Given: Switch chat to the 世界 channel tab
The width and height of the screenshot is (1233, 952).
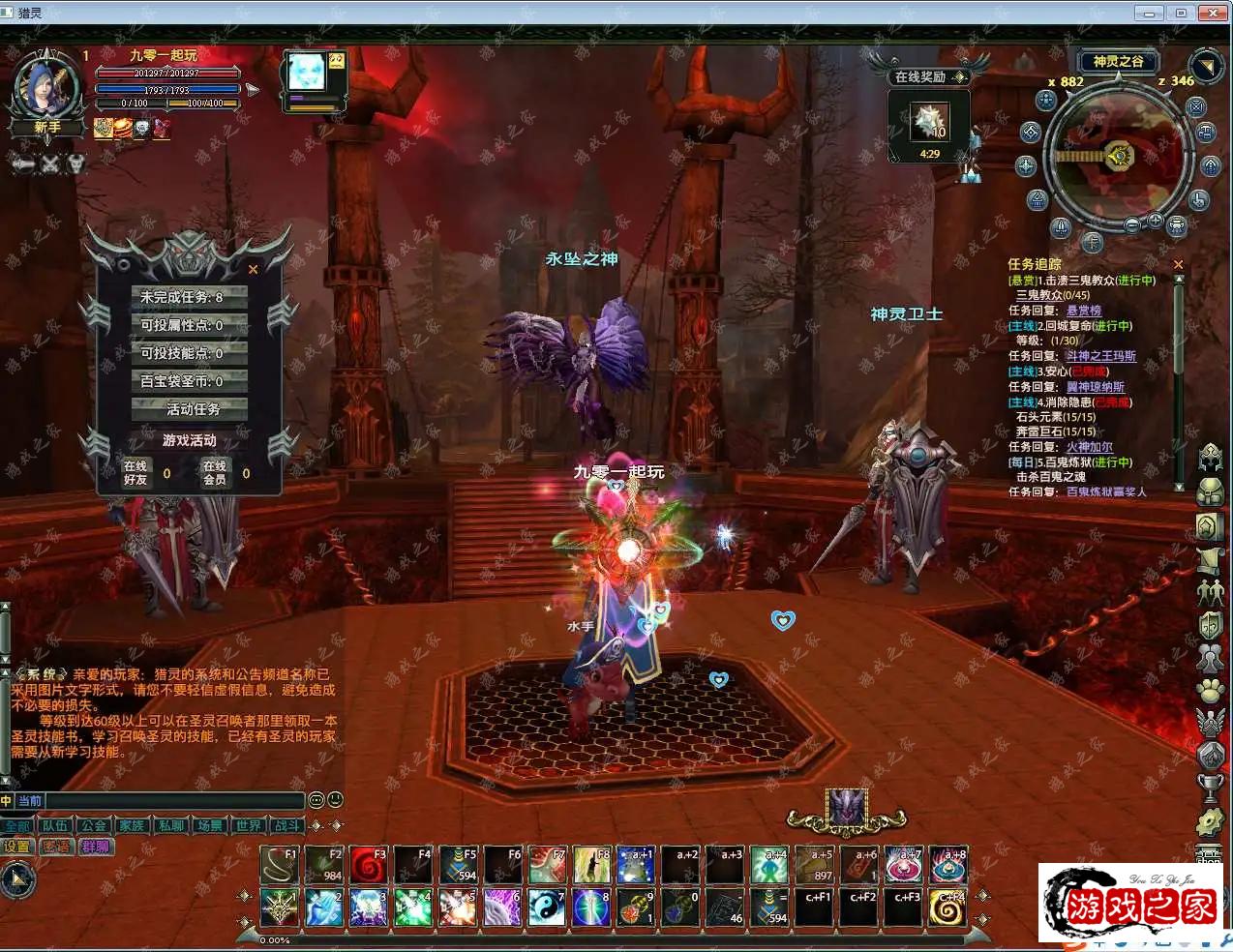Looking at the screenshot, I should click(x=249, y=826).
